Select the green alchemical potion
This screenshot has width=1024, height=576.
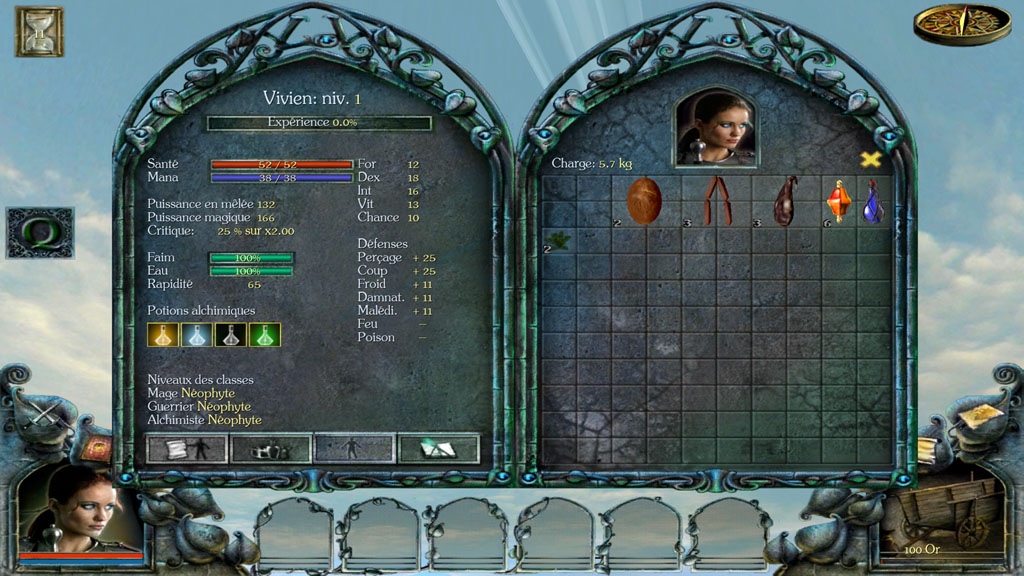(265, 335)
